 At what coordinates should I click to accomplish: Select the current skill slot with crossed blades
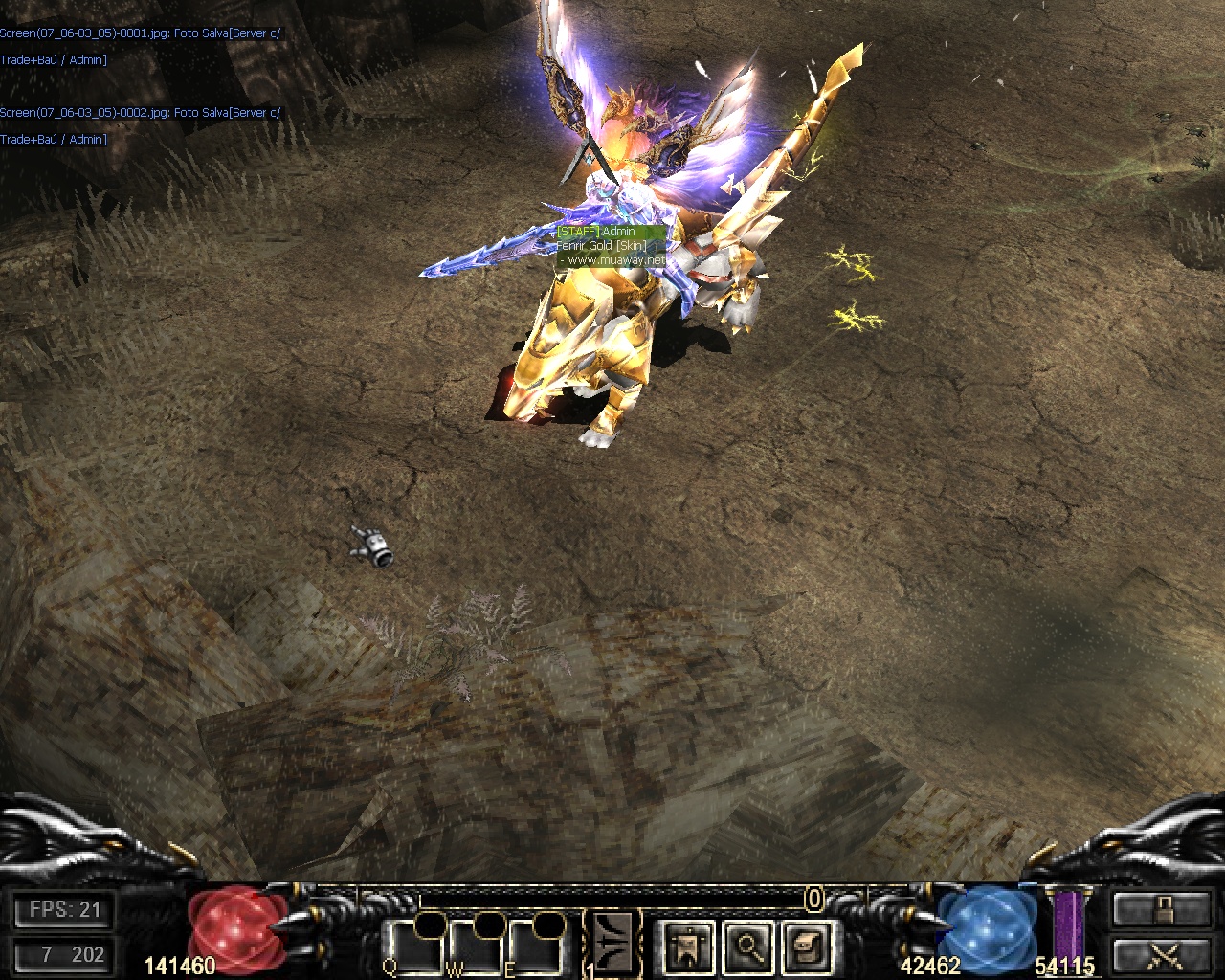pyautogui.click(x=612, y=942)
